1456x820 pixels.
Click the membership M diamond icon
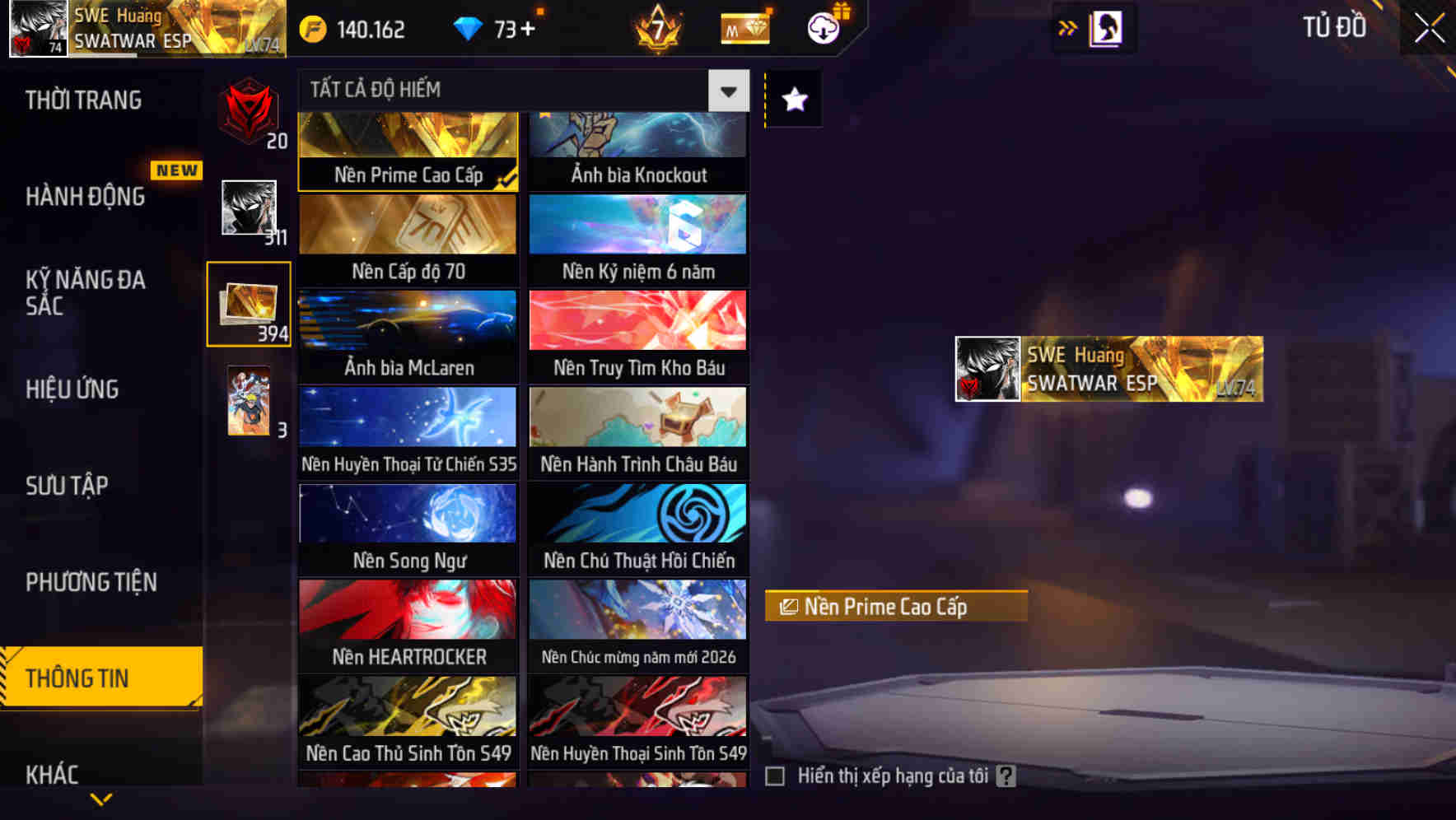click(744, 28)
